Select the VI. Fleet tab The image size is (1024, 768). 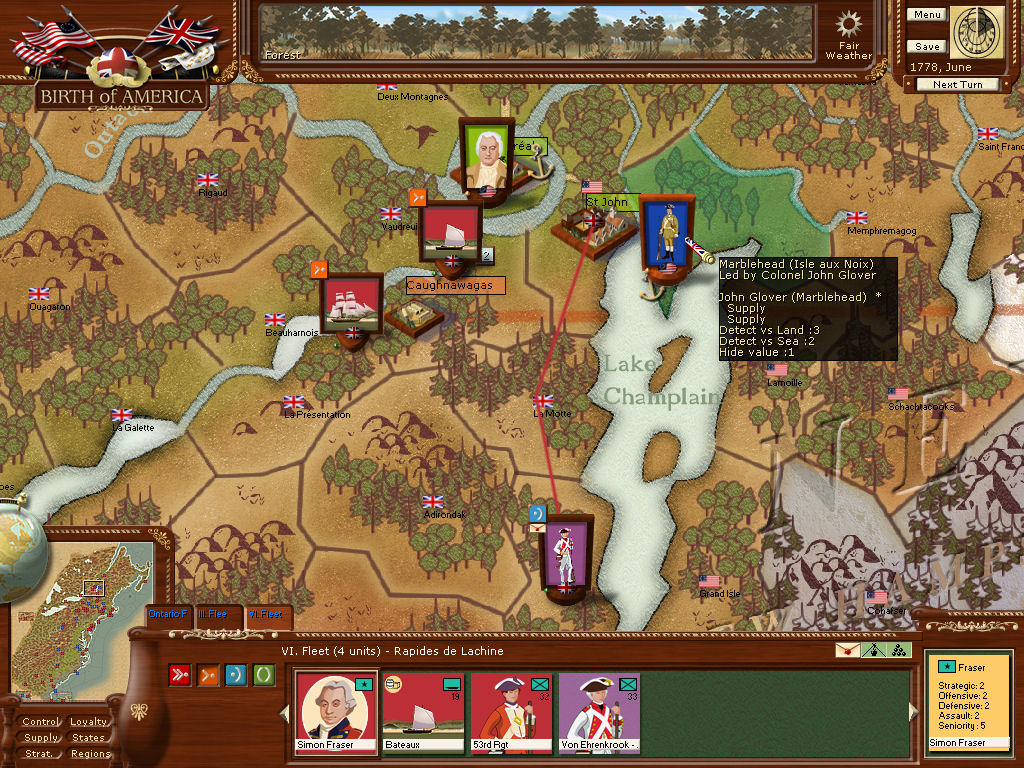pyautogui.click(x=265, y=613)
